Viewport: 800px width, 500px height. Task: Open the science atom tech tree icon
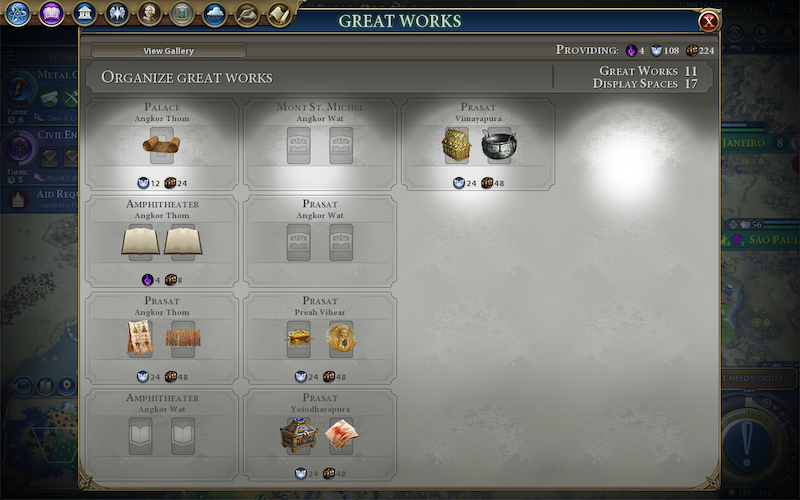tap(18, 14)
